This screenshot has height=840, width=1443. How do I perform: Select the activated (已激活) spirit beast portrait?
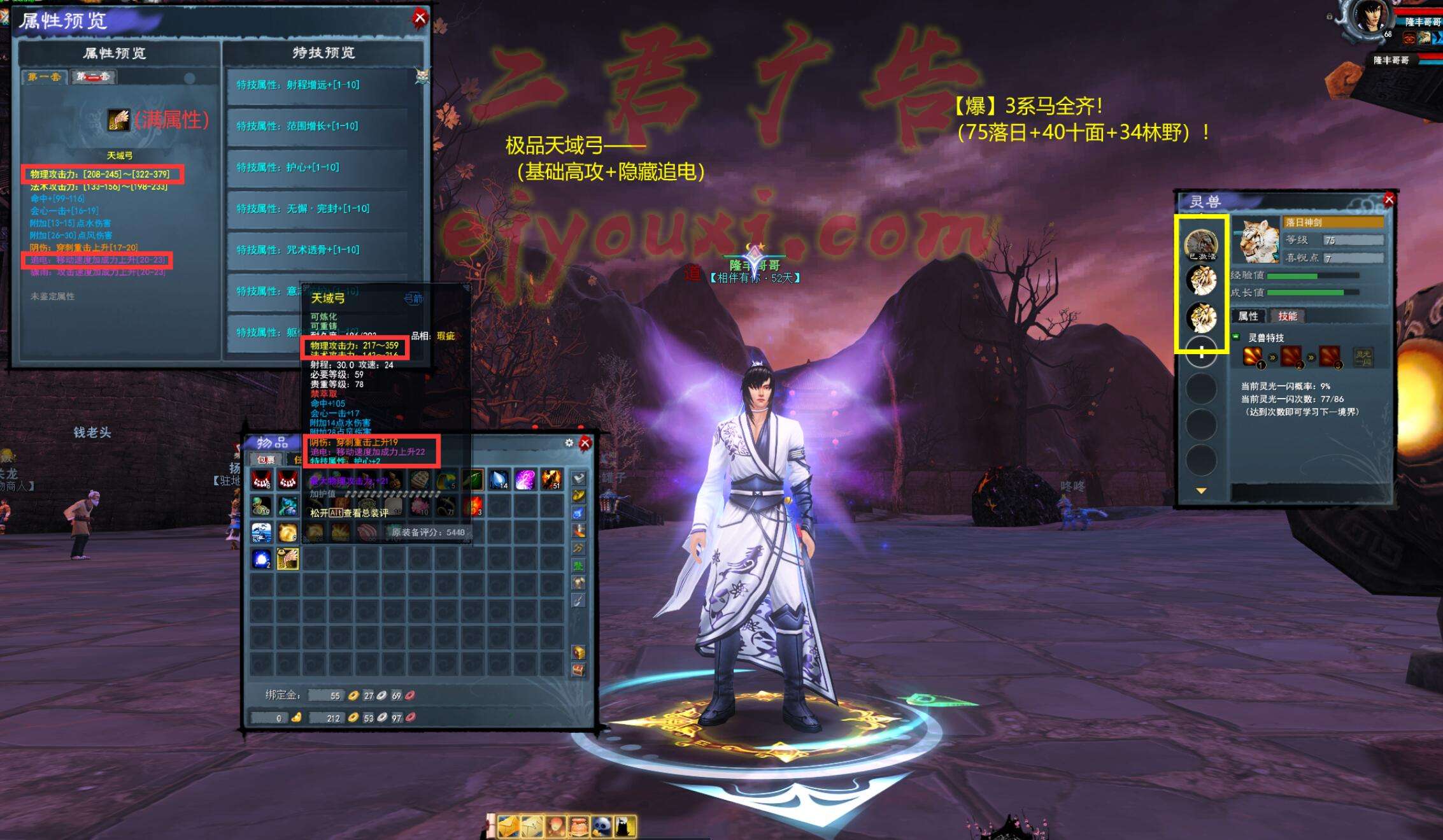1201,245
